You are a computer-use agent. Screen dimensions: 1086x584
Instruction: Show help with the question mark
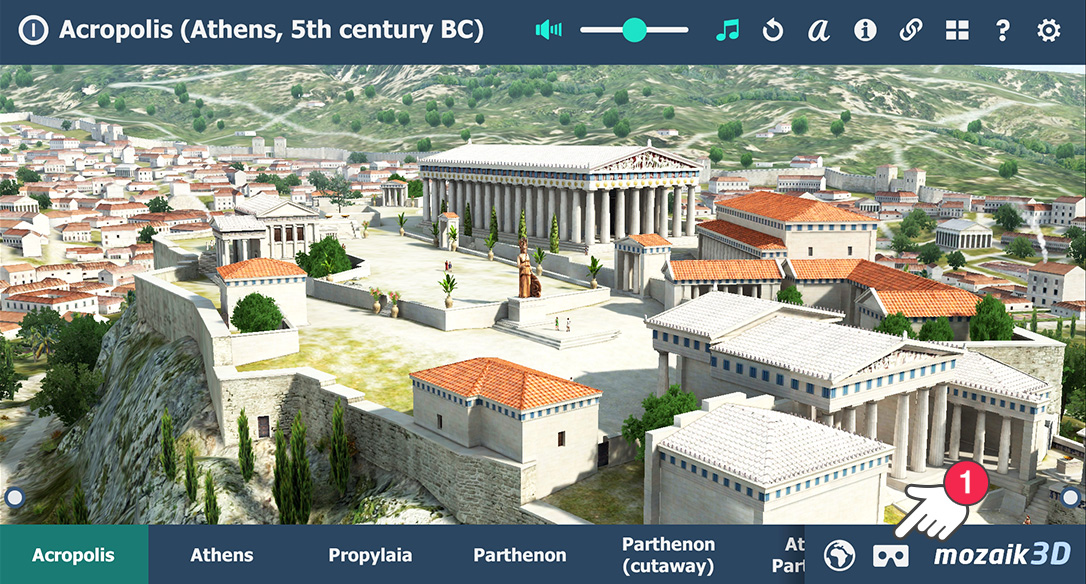(x=1003, y=30)
